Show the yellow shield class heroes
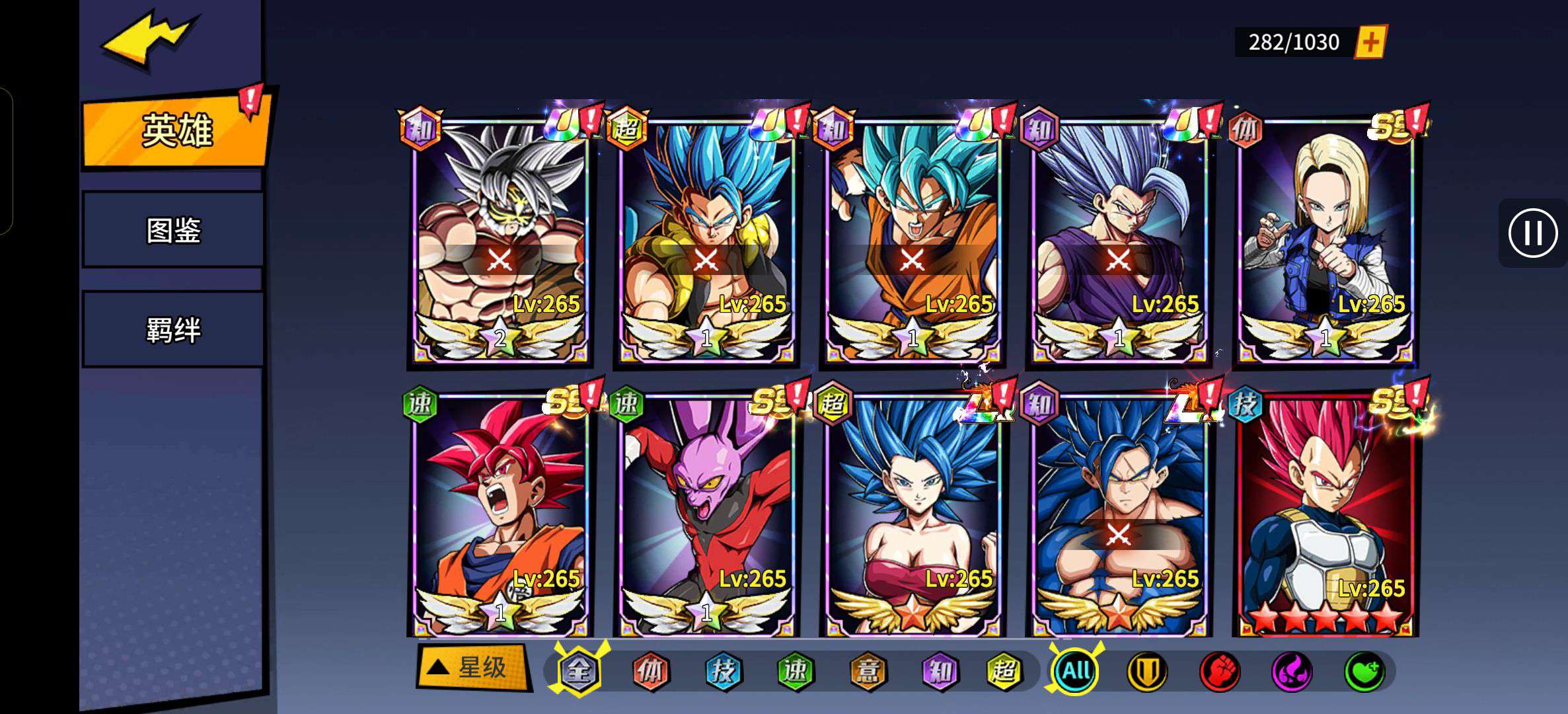1568x714 pixels. coord(1147,672)
